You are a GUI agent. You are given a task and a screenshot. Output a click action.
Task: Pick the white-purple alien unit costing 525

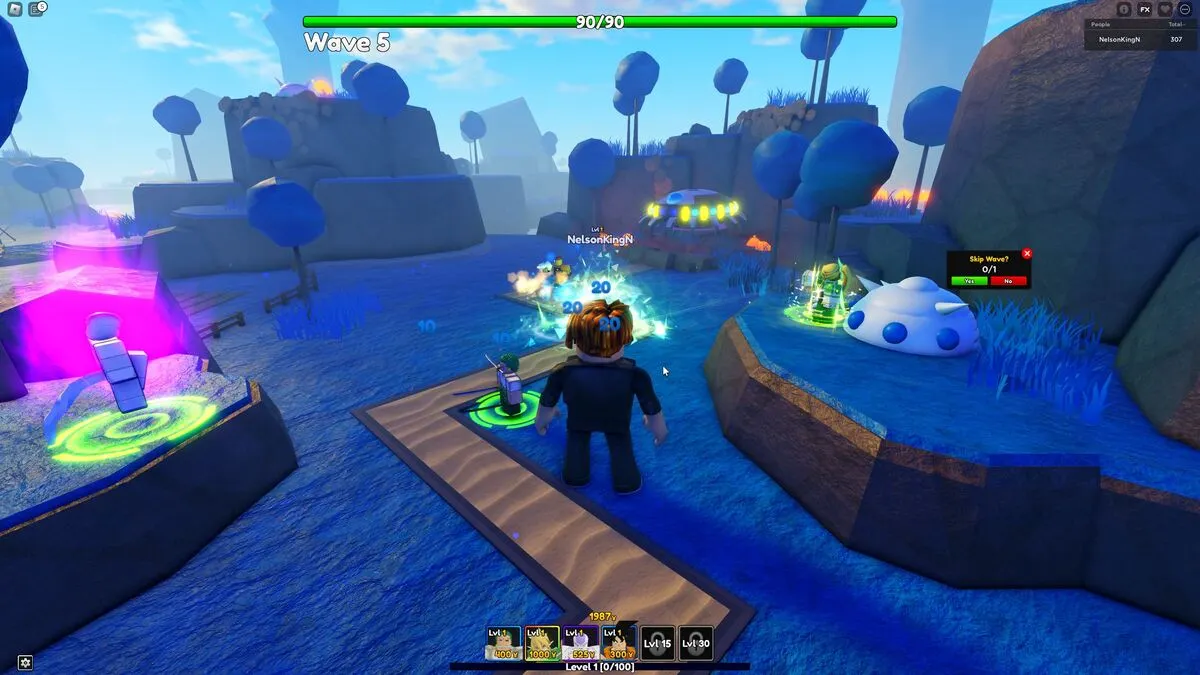580,643
